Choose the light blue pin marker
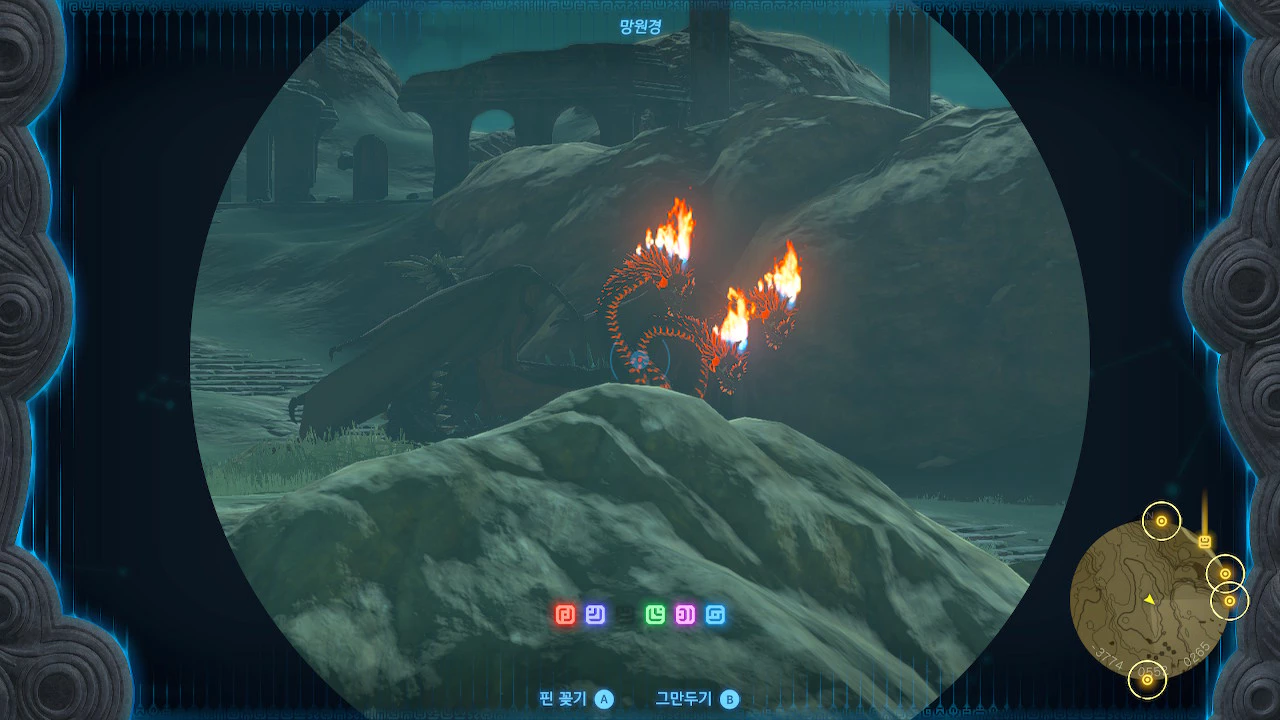Screen dimensions: 1280x720 [x=715, y=614]
